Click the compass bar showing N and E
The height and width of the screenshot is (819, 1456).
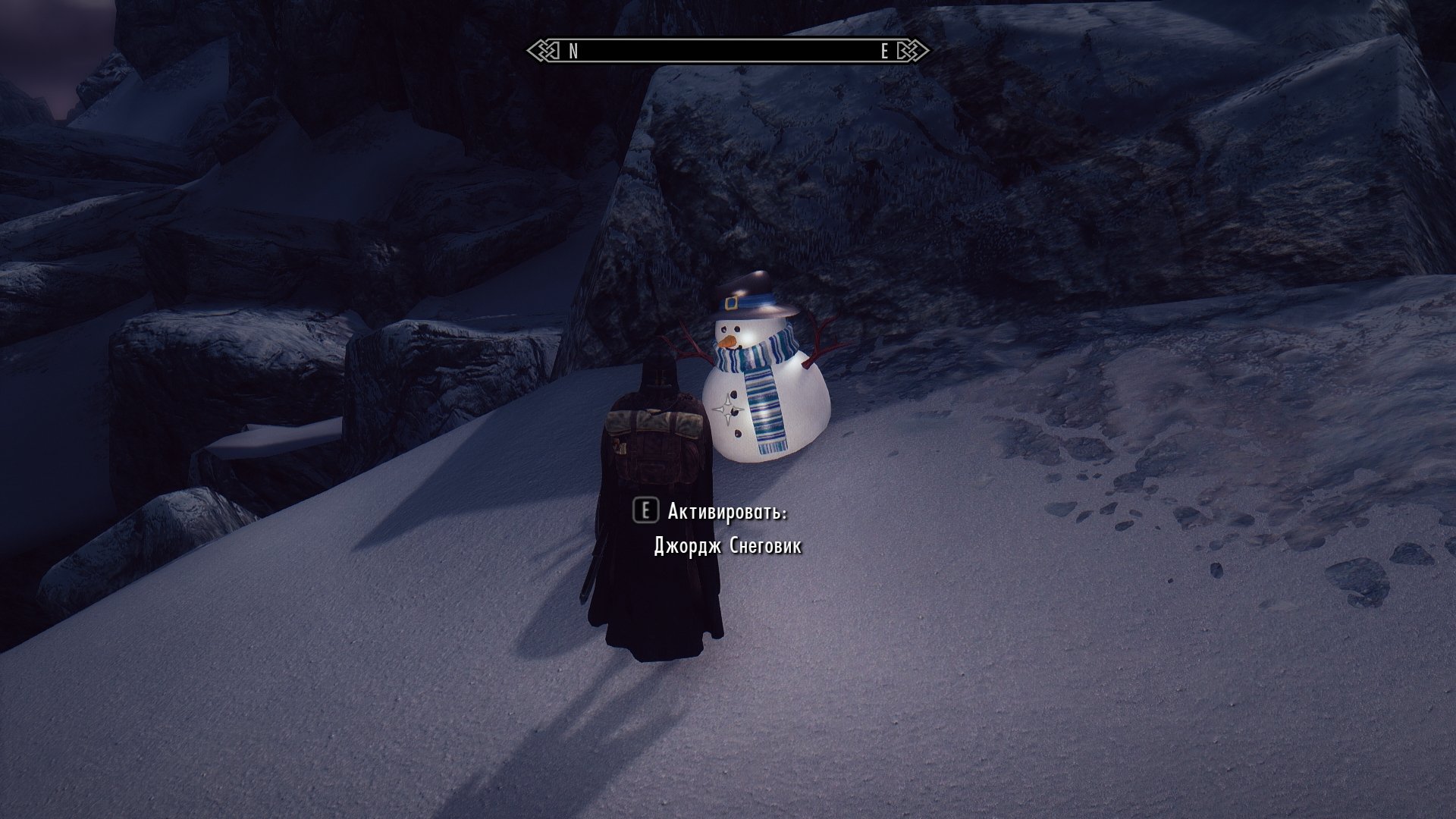tap(728, 51)
